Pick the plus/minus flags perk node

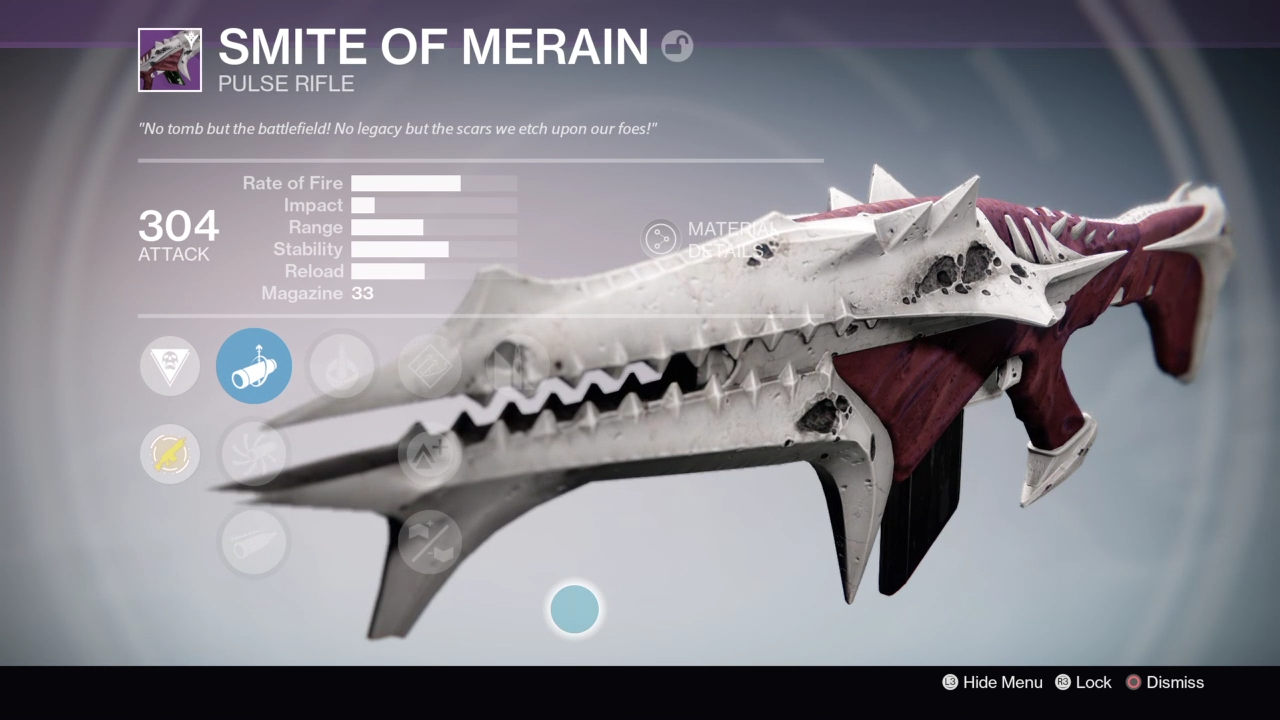(430, 542)
